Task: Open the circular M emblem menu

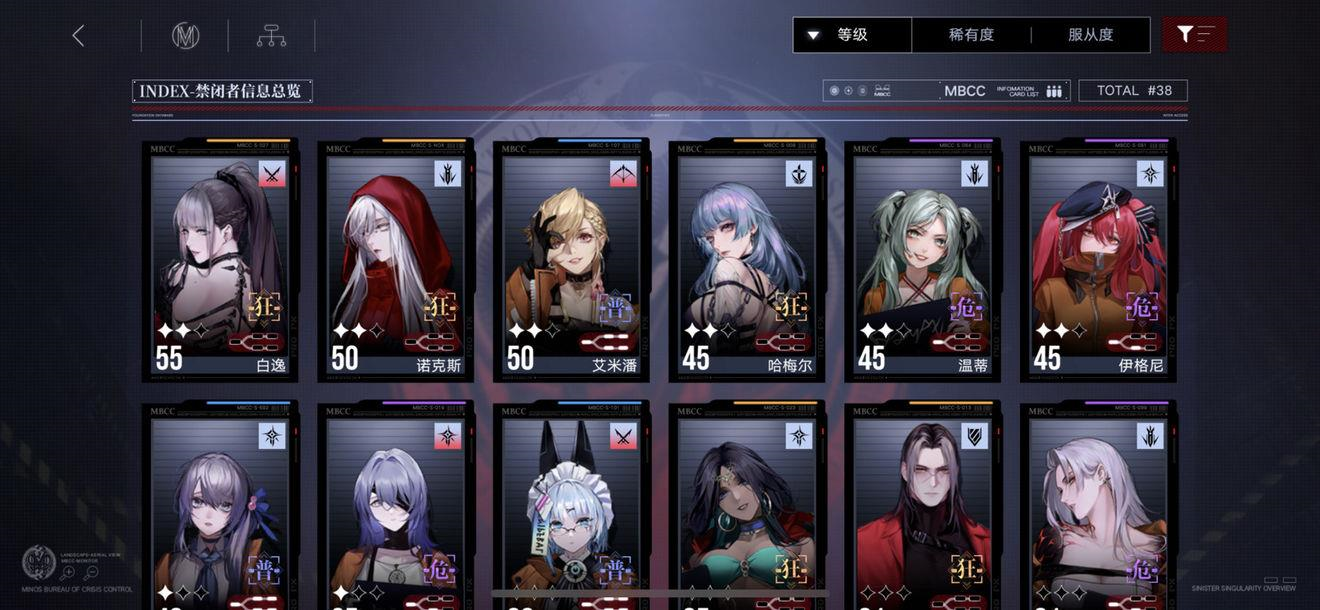Action: click(185, 36)
